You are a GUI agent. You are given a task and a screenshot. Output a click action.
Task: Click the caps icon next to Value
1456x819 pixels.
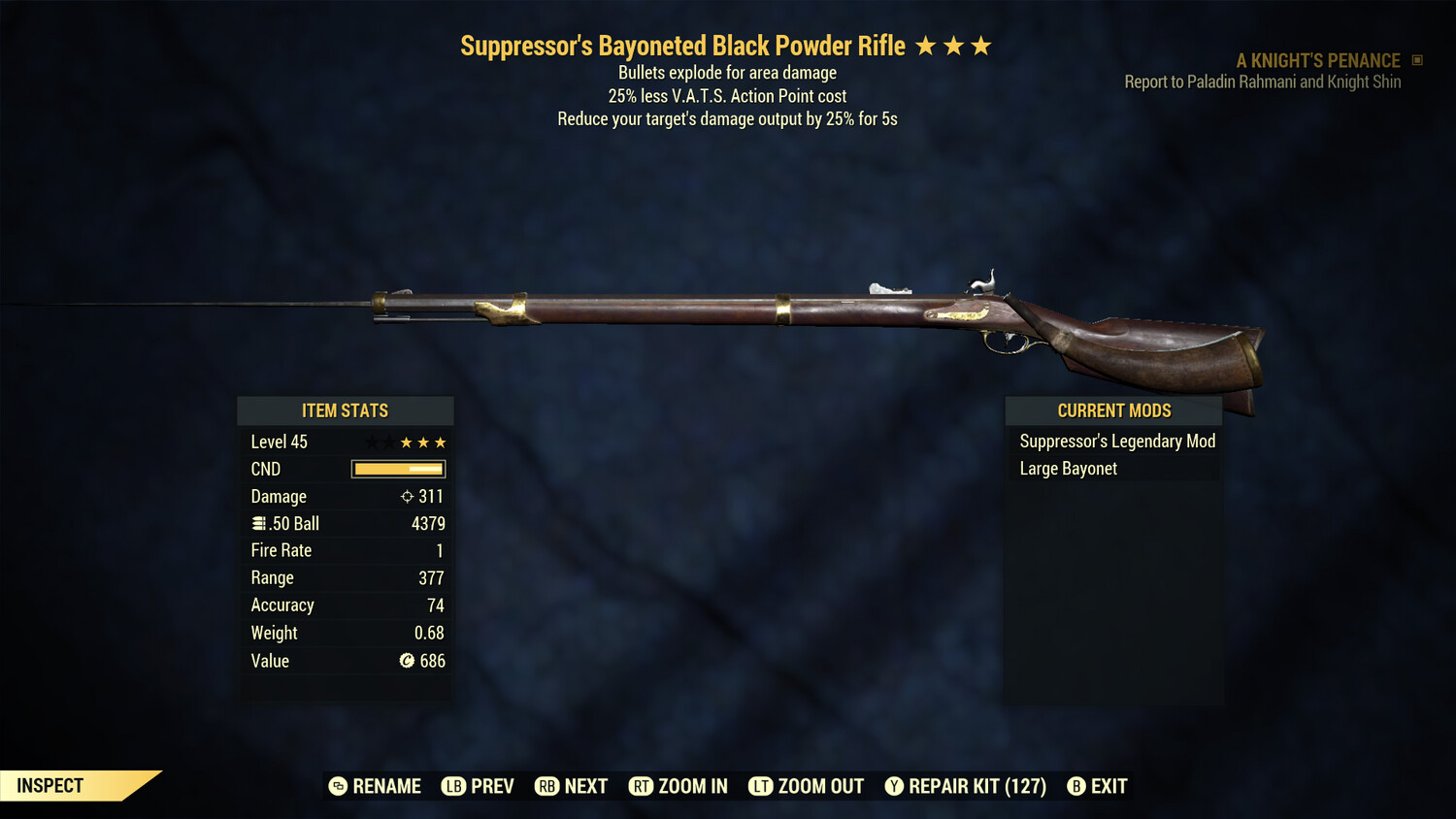[x=409, y=661]
